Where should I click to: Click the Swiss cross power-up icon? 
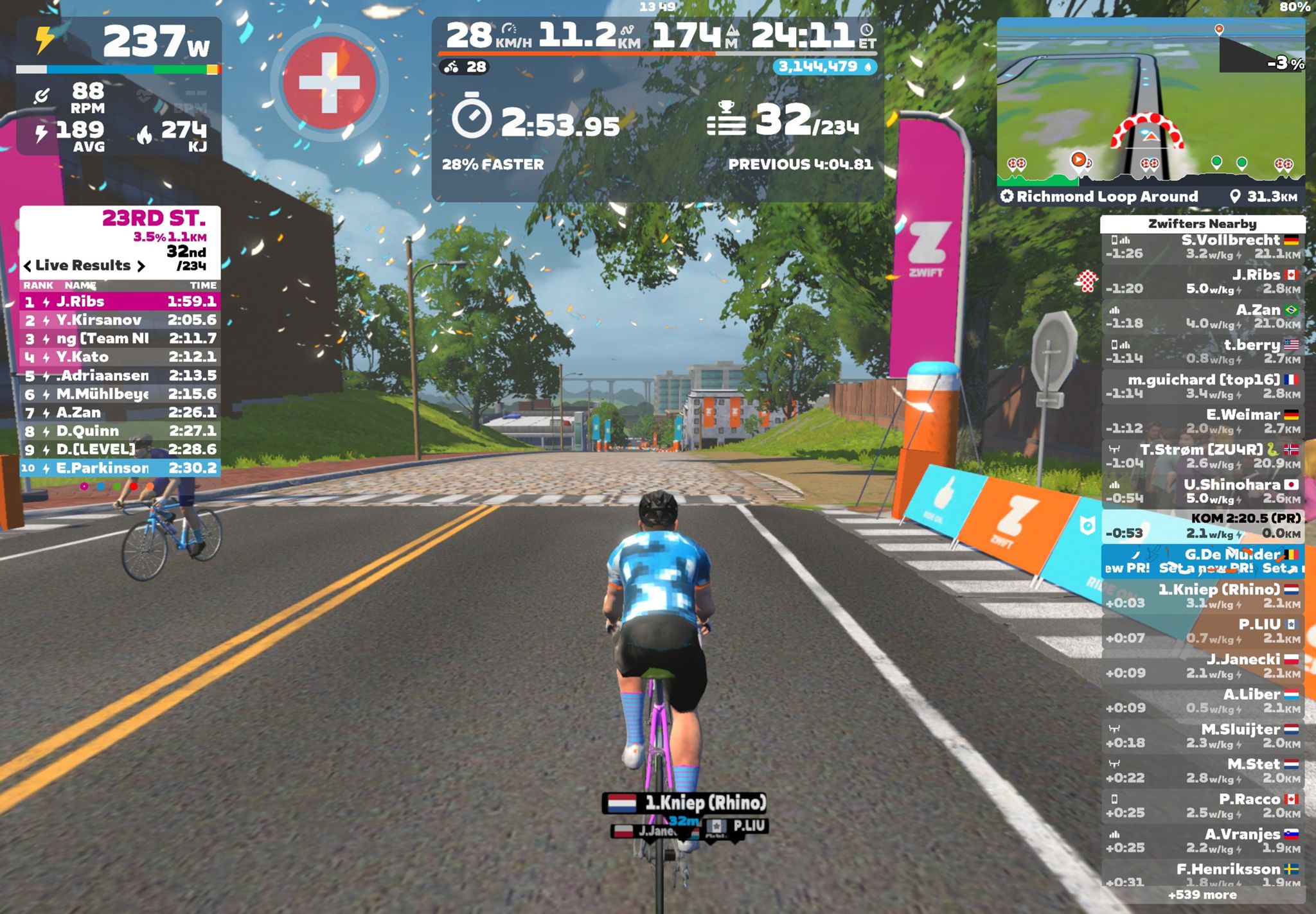point(329,83)
